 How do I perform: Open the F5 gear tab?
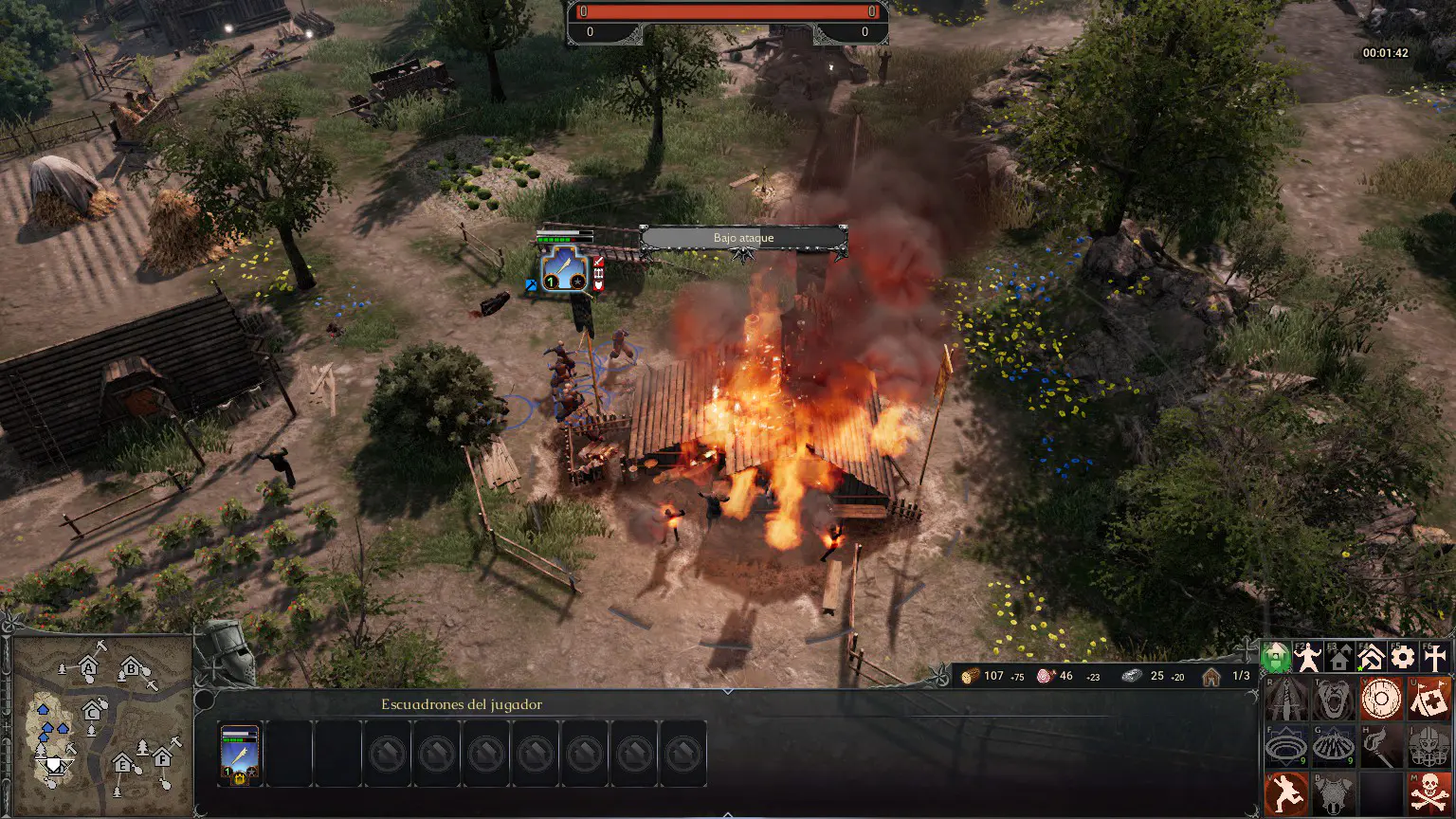point(1403,657)
